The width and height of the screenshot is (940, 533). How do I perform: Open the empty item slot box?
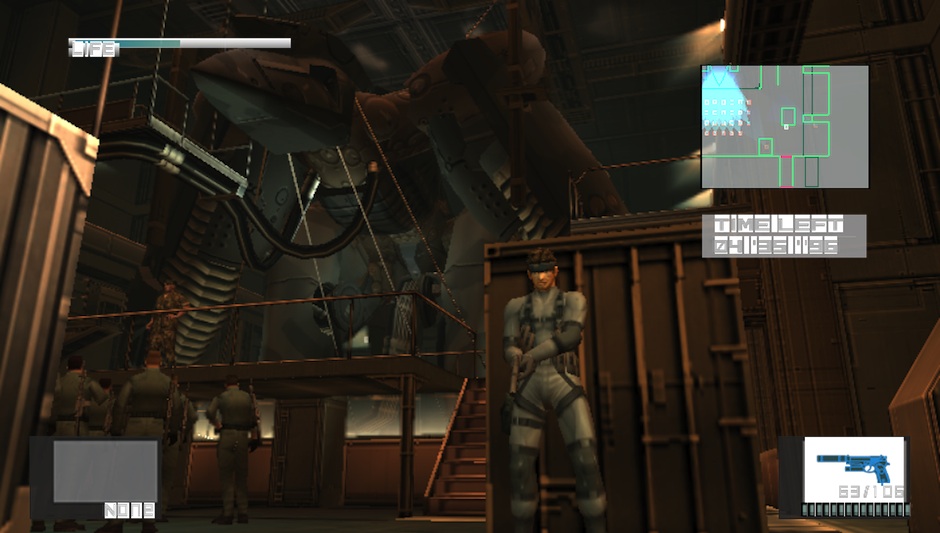[105, 471]
